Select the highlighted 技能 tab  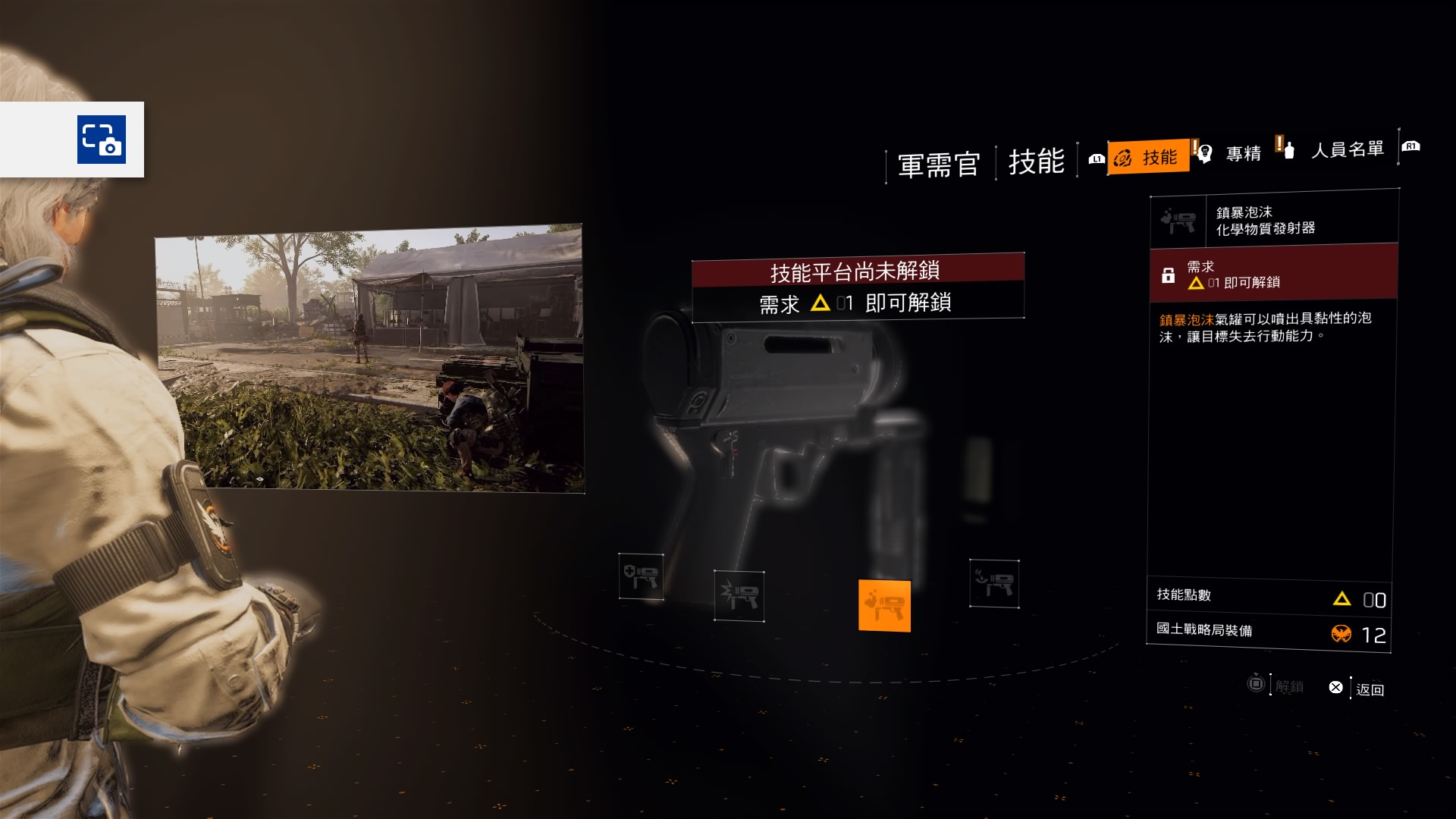pos(1147,157)
